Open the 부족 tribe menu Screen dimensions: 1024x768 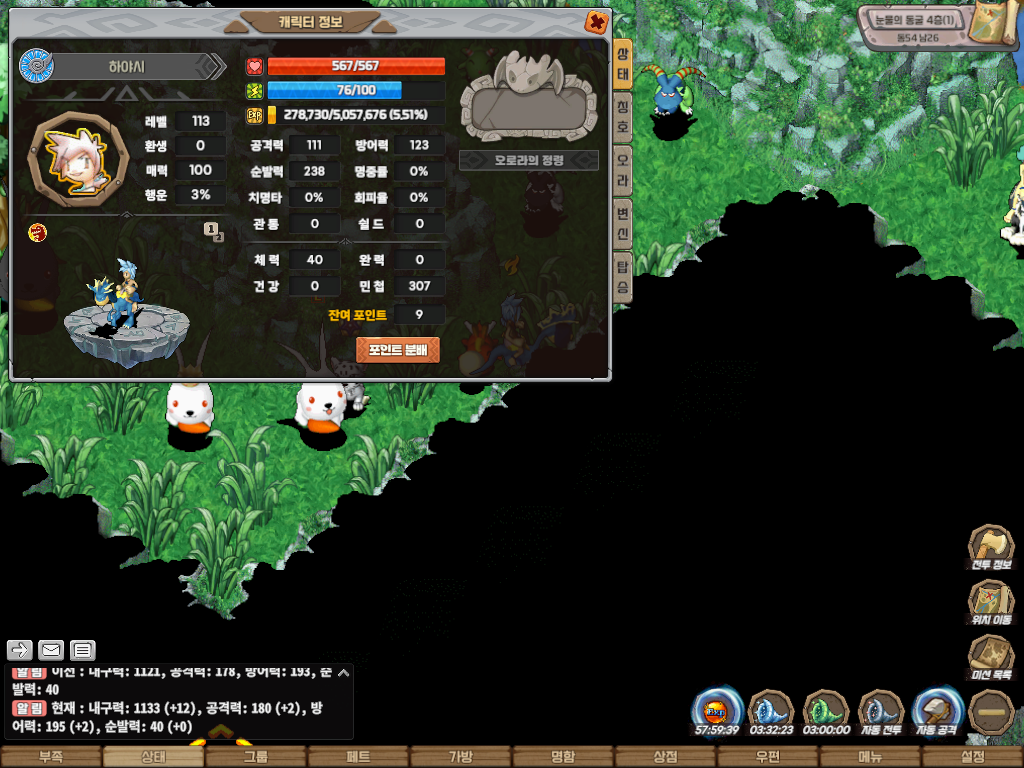pos(51,757)
